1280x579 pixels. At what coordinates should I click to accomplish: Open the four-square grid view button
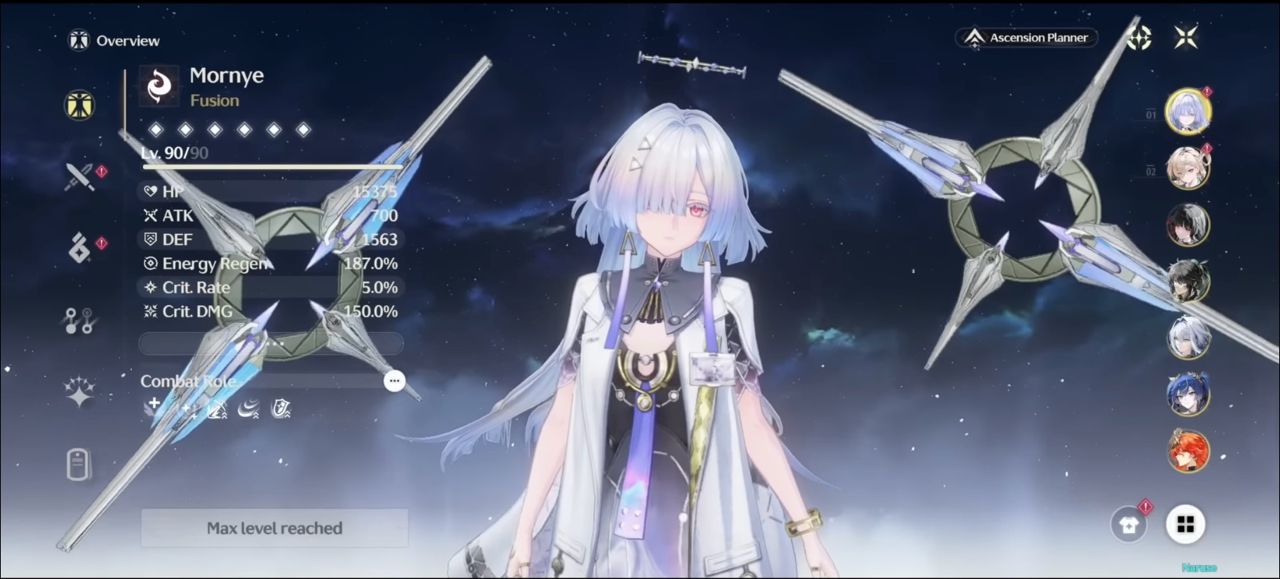(x=1185, y=525)
